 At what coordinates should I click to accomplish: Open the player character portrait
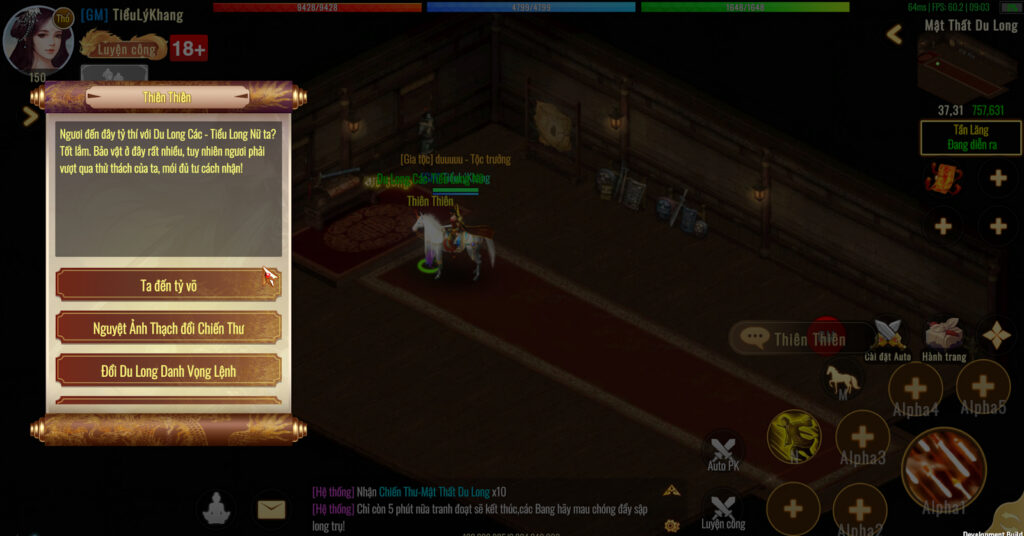[39, 39]
